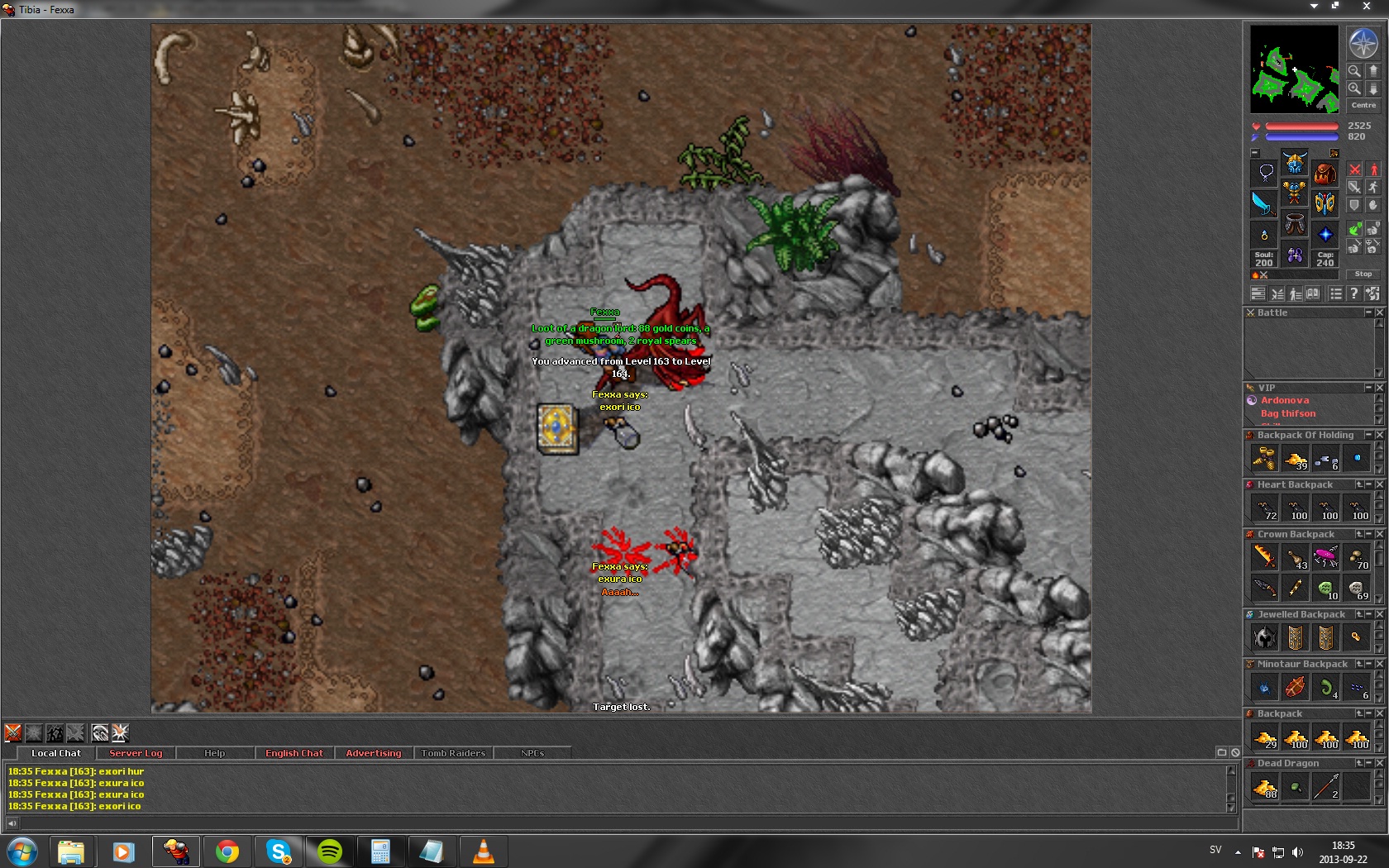Switch to the Server Log chat tab

coord(136,753)
